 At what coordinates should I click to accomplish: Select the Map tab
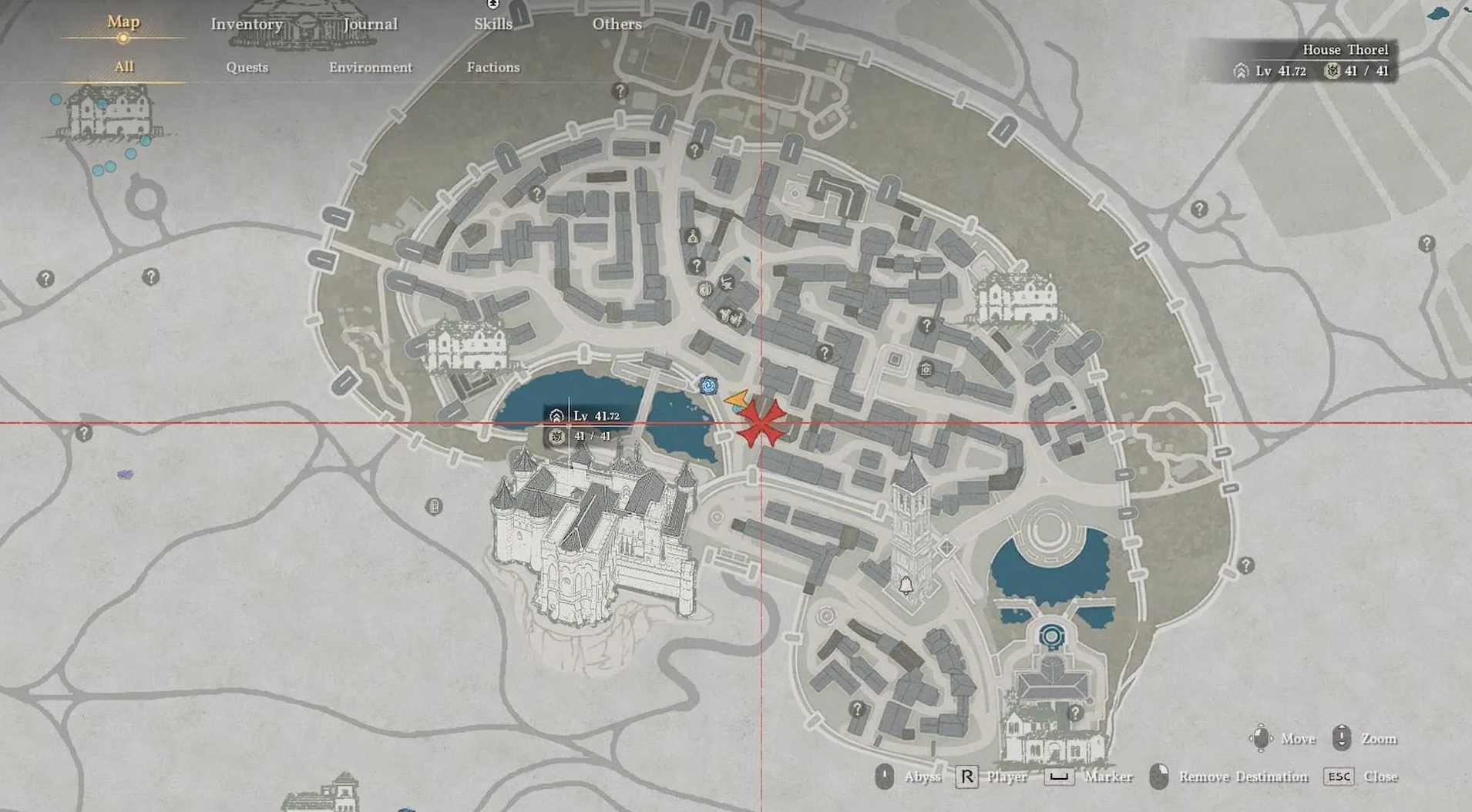(123, 22)
